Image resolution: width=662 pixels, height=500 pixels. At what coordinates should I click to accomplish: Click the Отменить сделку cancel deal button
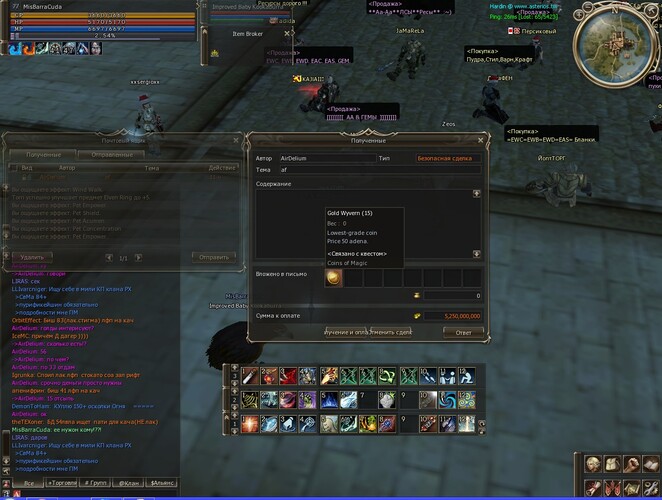pos(391,331)
